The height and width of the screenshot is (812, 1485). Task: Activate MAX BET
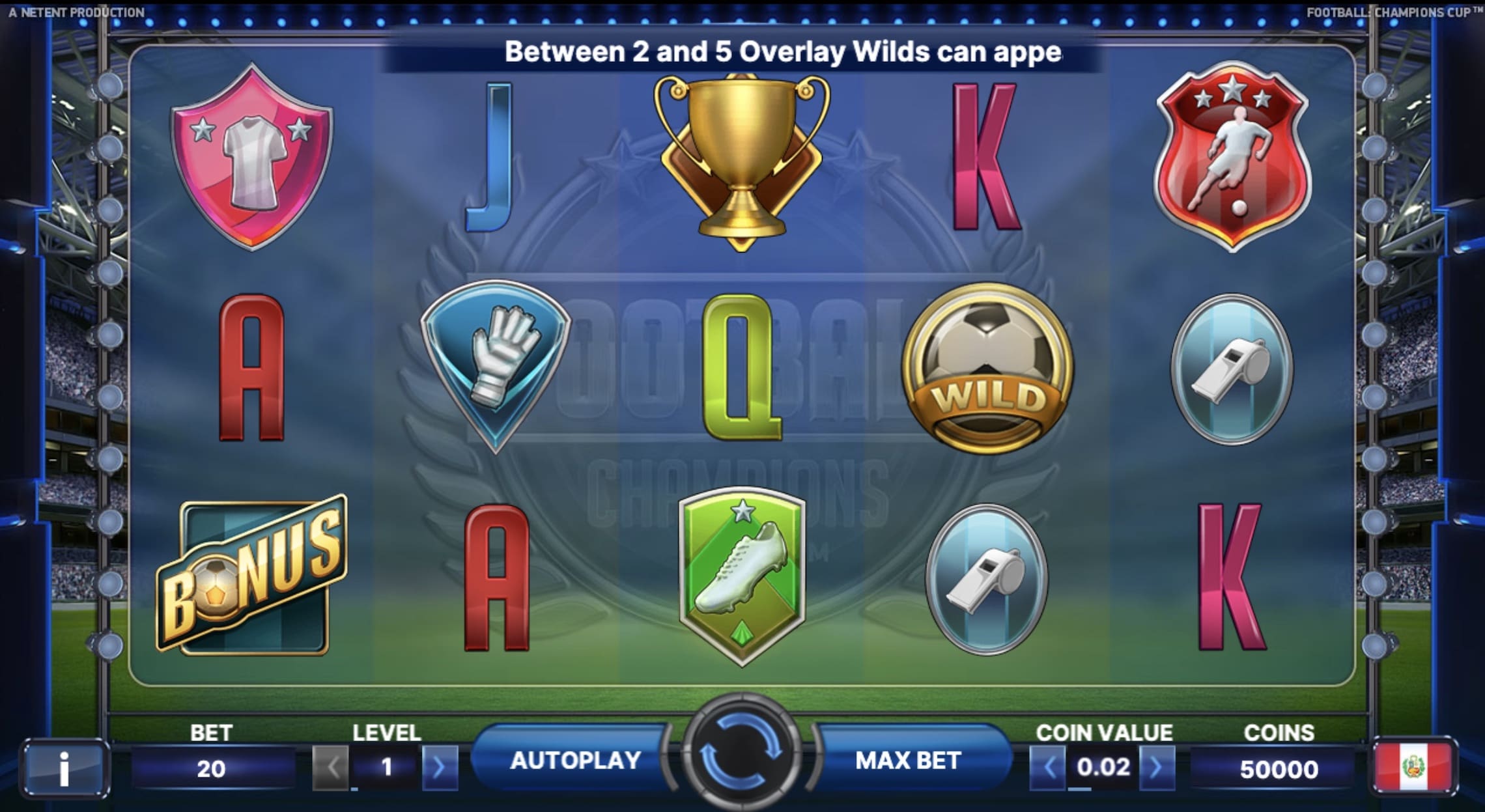(908, 761)
